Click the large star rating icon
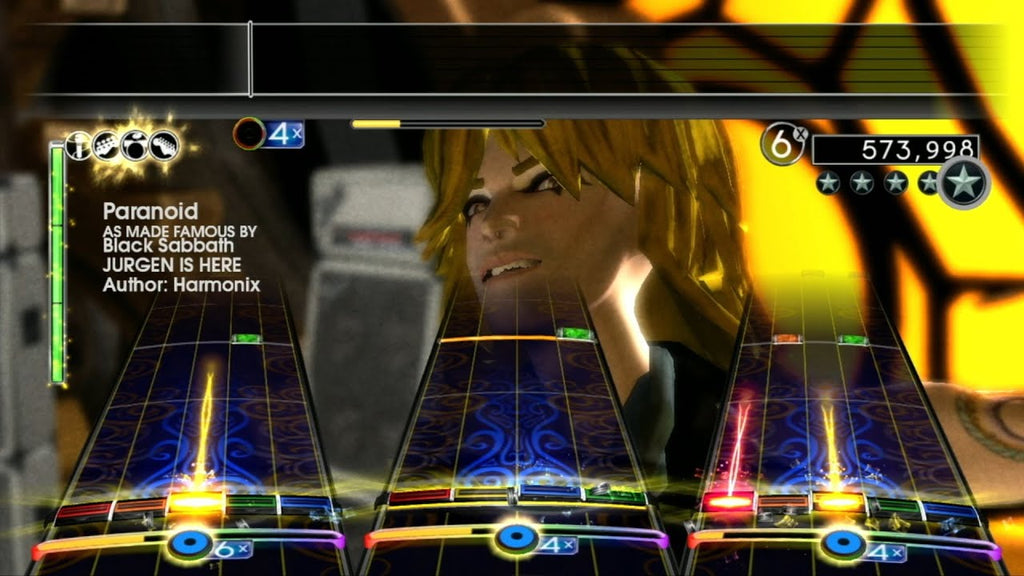 tap(964, 183)
